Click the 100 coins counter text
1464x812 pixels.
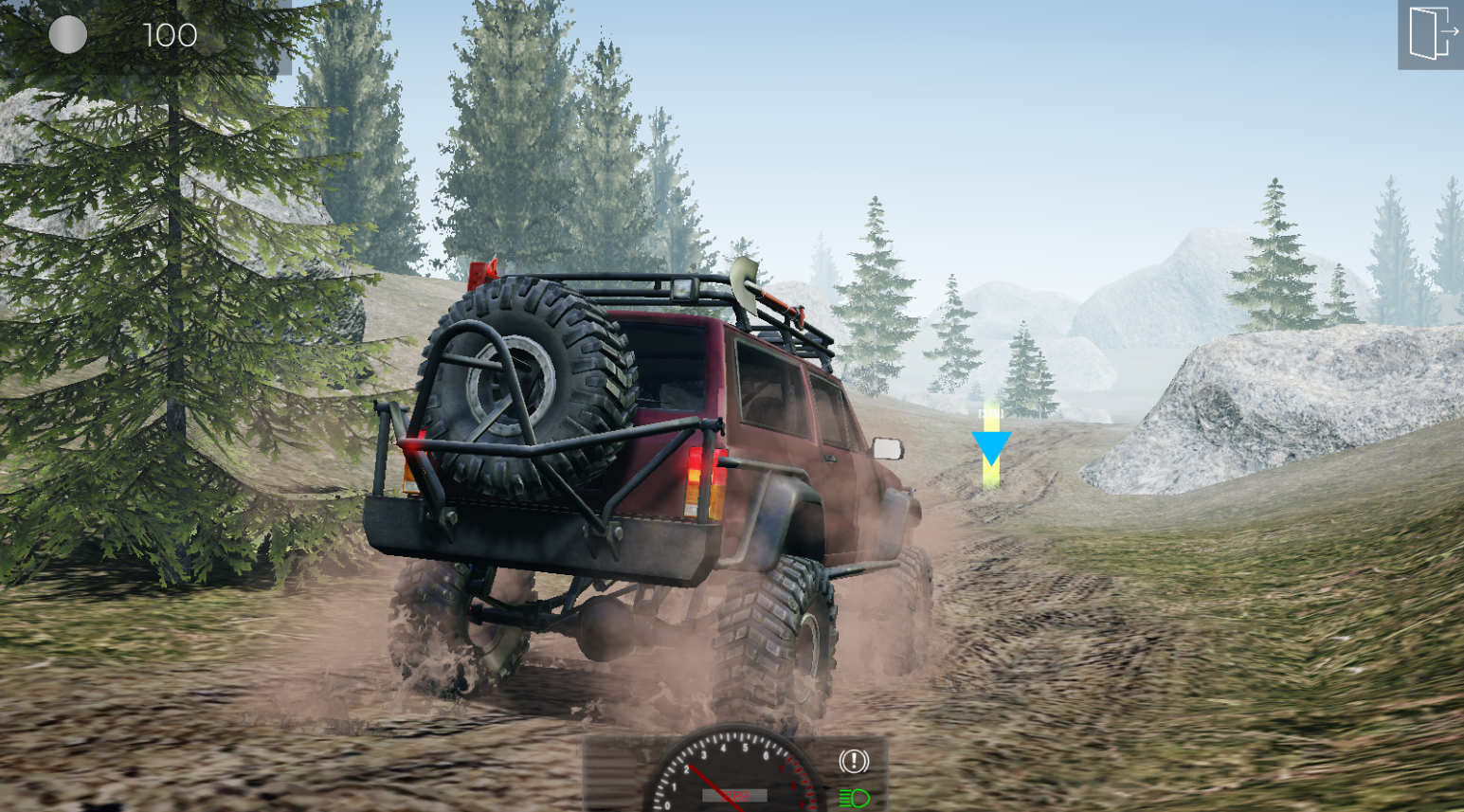click(169, 36)
